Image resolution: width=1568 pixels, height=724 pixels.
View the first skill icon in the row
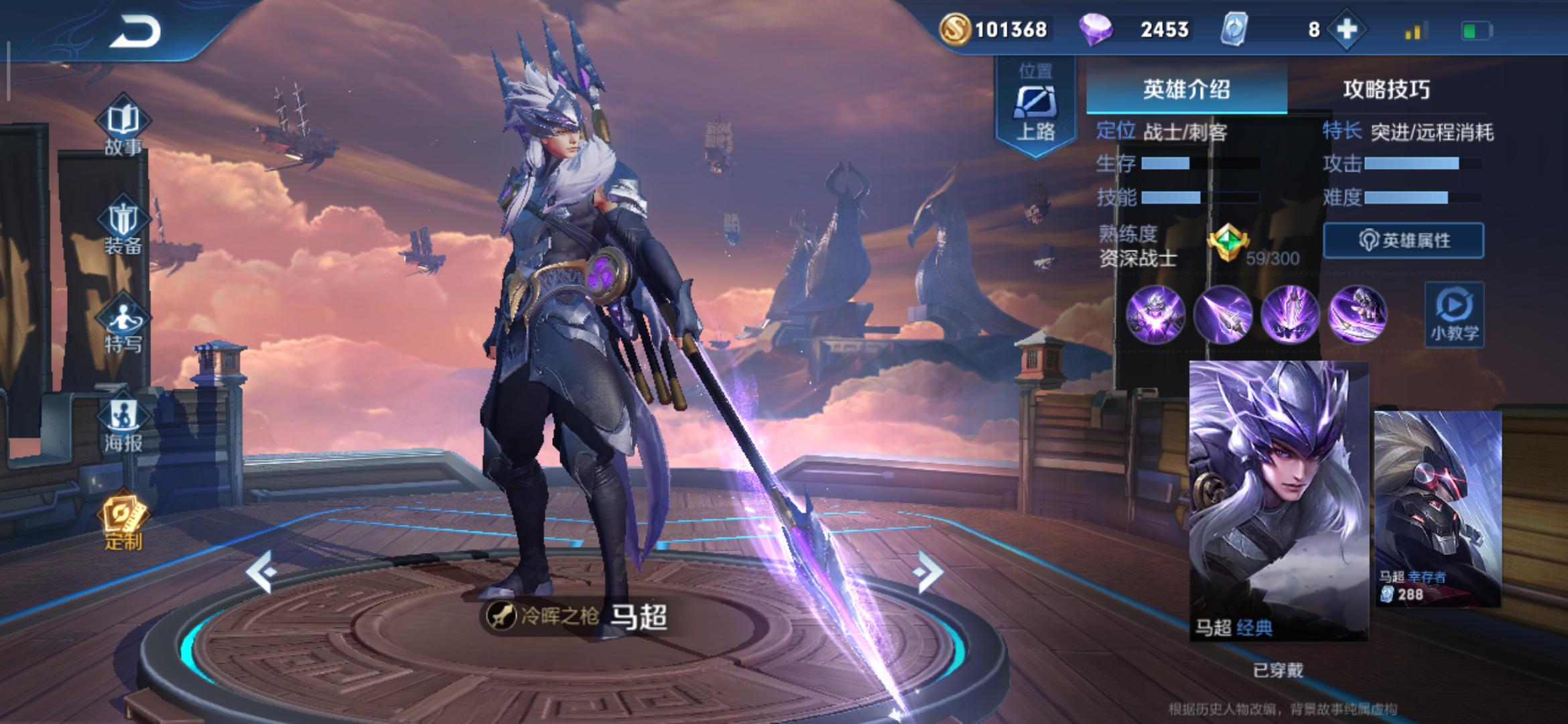pos(1155,314)
